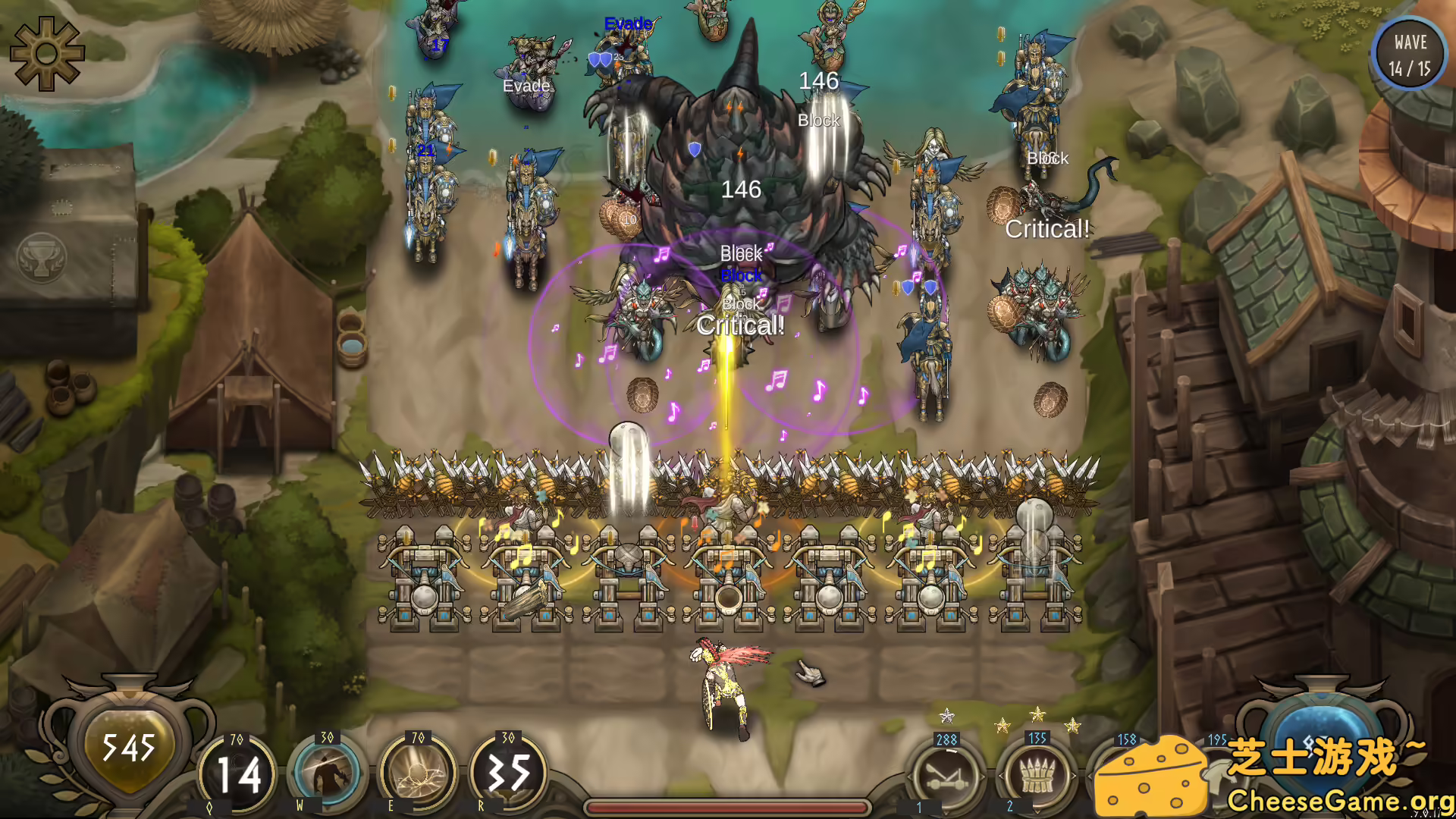
Task: Click the tall golden star above the spikes slot
Action: 1037,714
